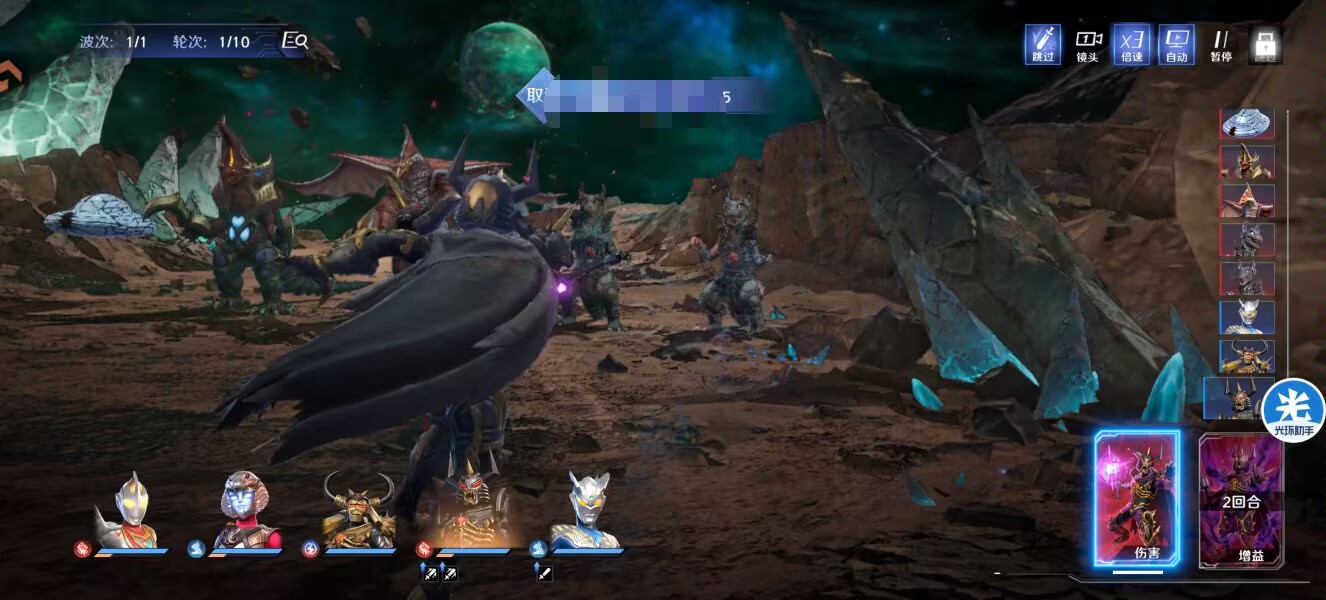Open the 光环助手 assistant bubble
1326x600 pixels.
pyautogui.click(x=1292, y=410)
